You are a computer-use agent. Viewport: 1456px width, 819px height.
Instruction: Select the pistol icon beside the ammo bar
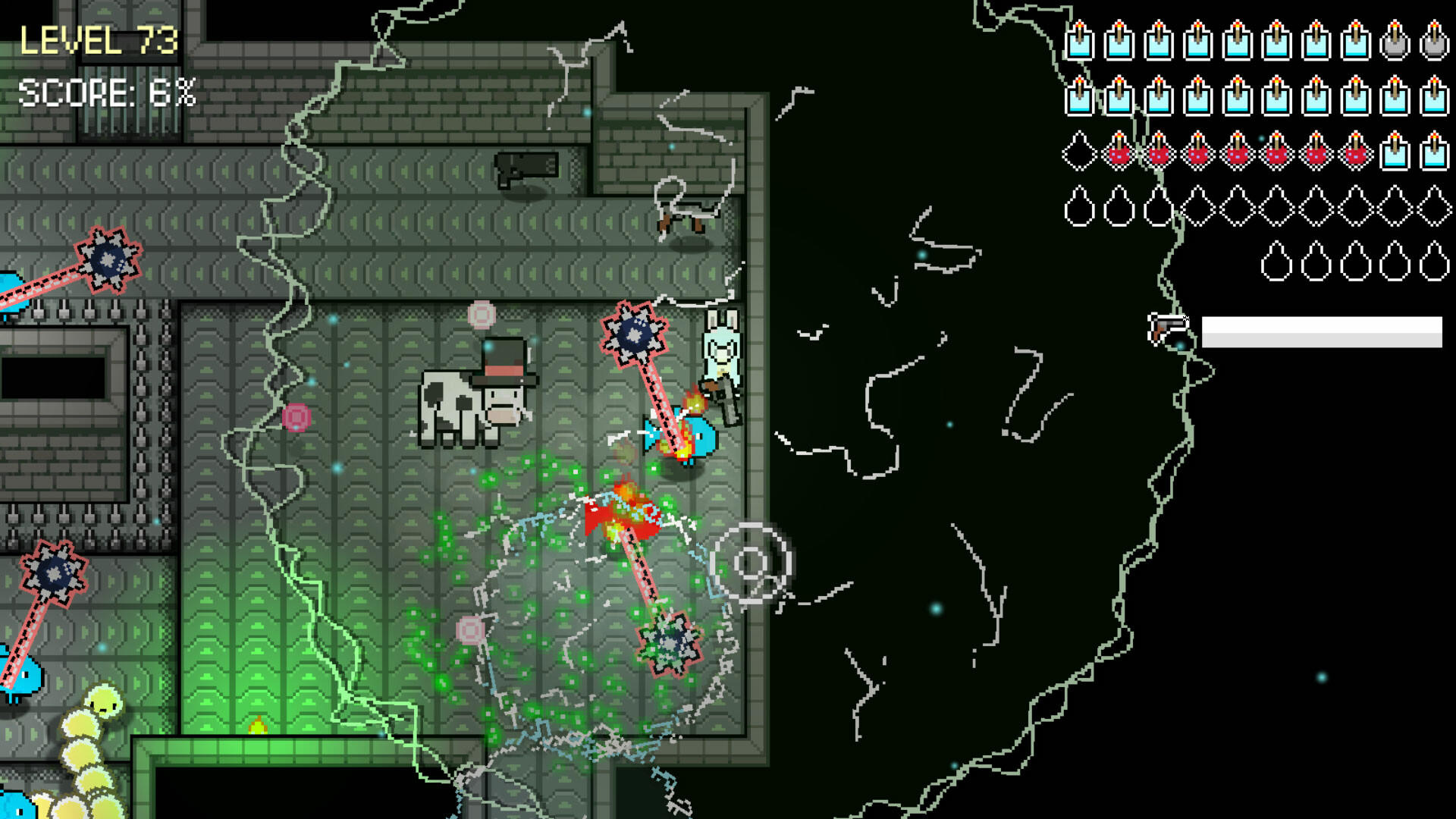point(1169,326)
